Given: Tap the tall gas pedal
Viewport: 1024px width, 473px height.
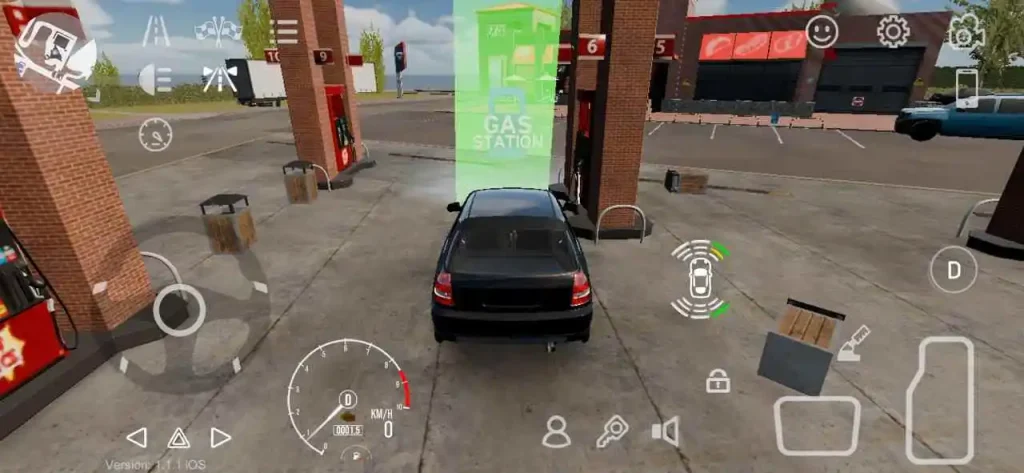Looking at the screenshot, I should tap(939, 399).
